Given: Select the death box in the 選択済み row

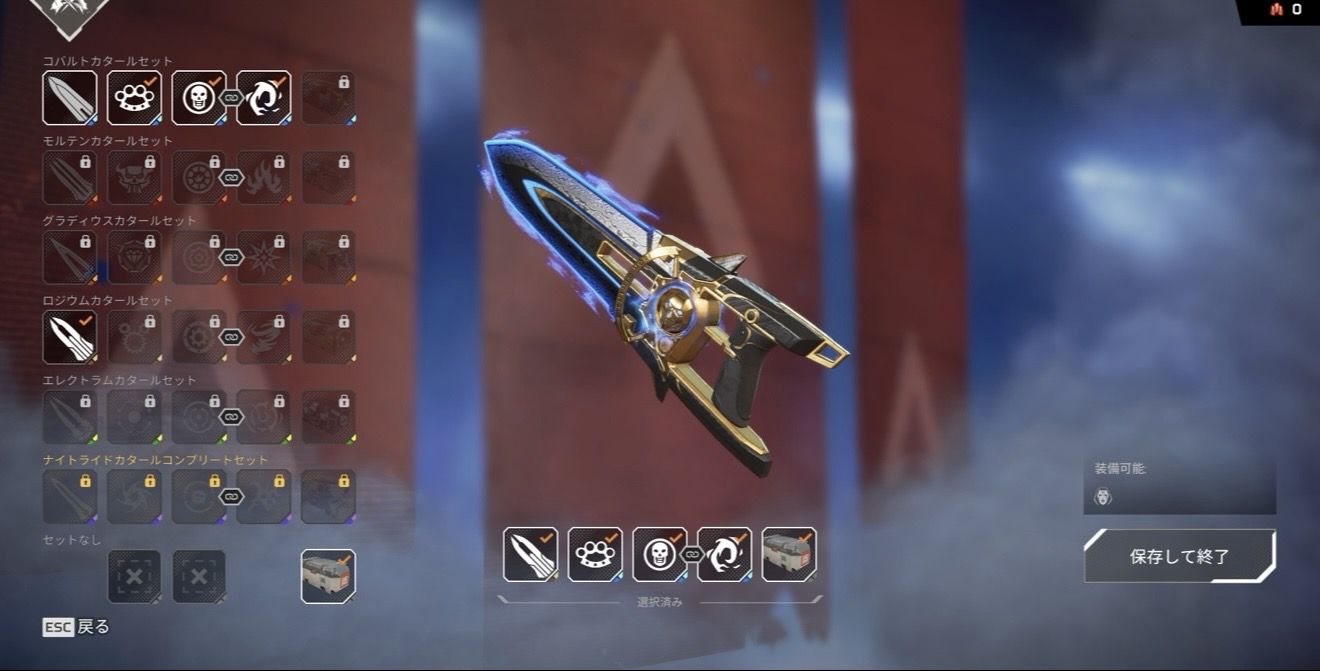Looking at the screenshot, I should coord(789,554).
